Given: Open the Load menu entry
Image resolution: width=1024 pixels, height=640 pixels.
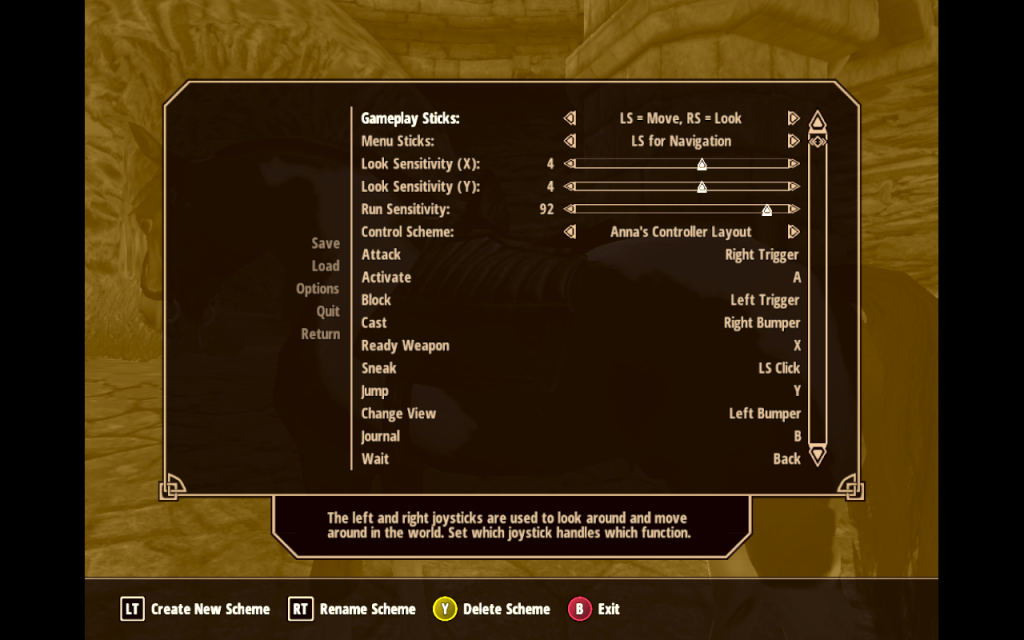Looking at the screenshot, I should (x=325, y=266).
